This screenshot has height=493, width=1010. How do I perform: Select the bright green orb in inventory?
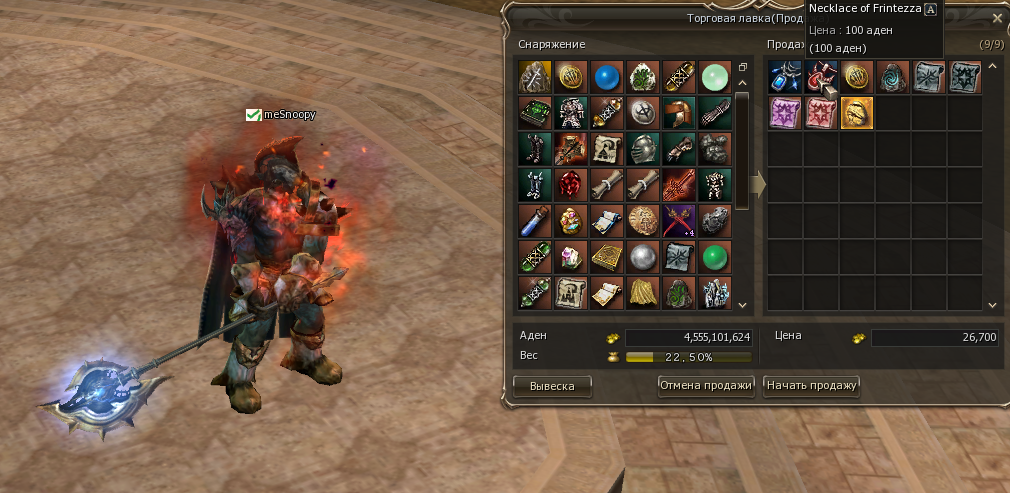[x=714, y=257]
